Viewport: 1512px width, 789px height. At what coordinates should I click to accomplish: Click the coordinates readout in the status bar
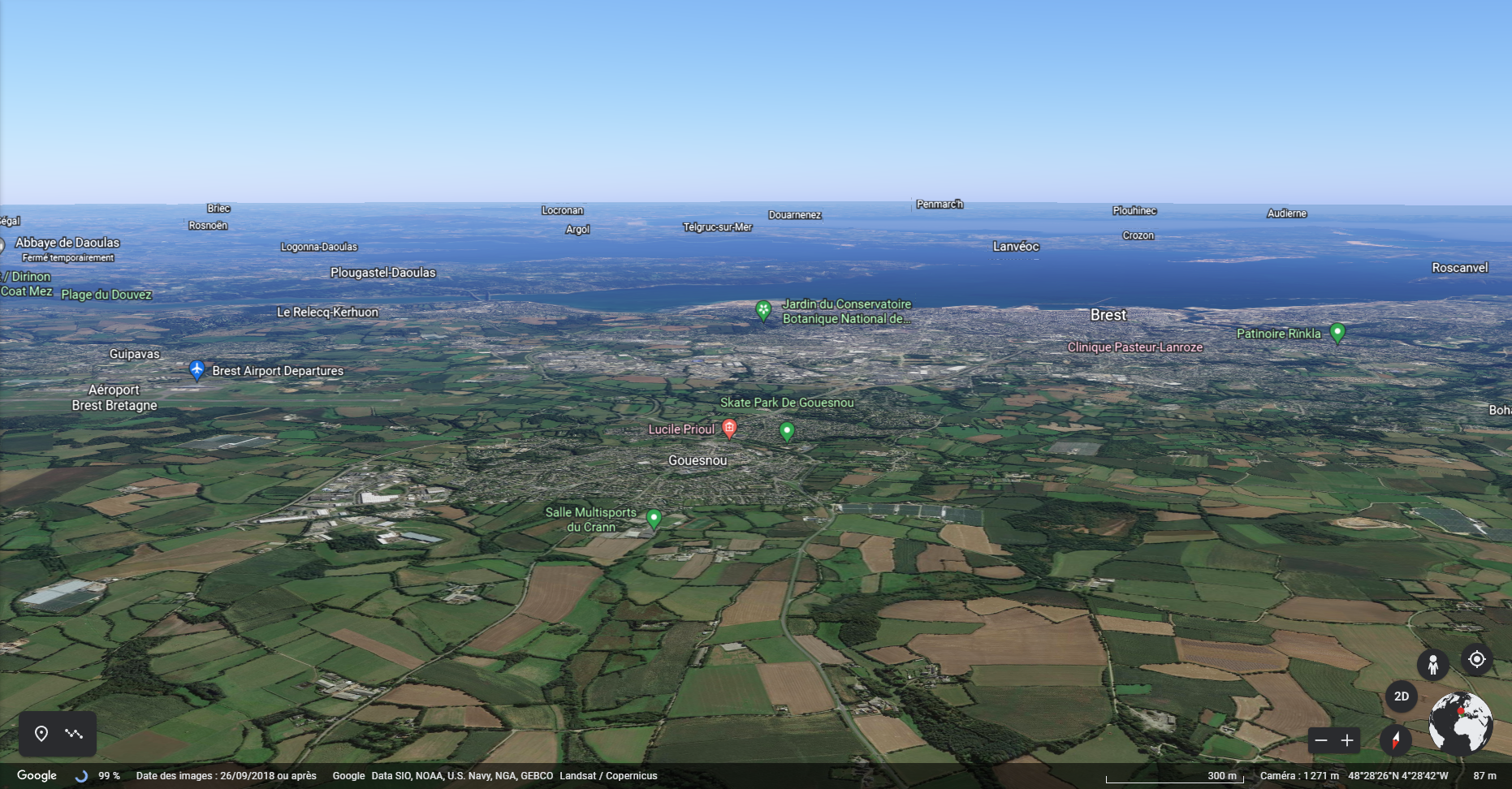coord(1397,775)
